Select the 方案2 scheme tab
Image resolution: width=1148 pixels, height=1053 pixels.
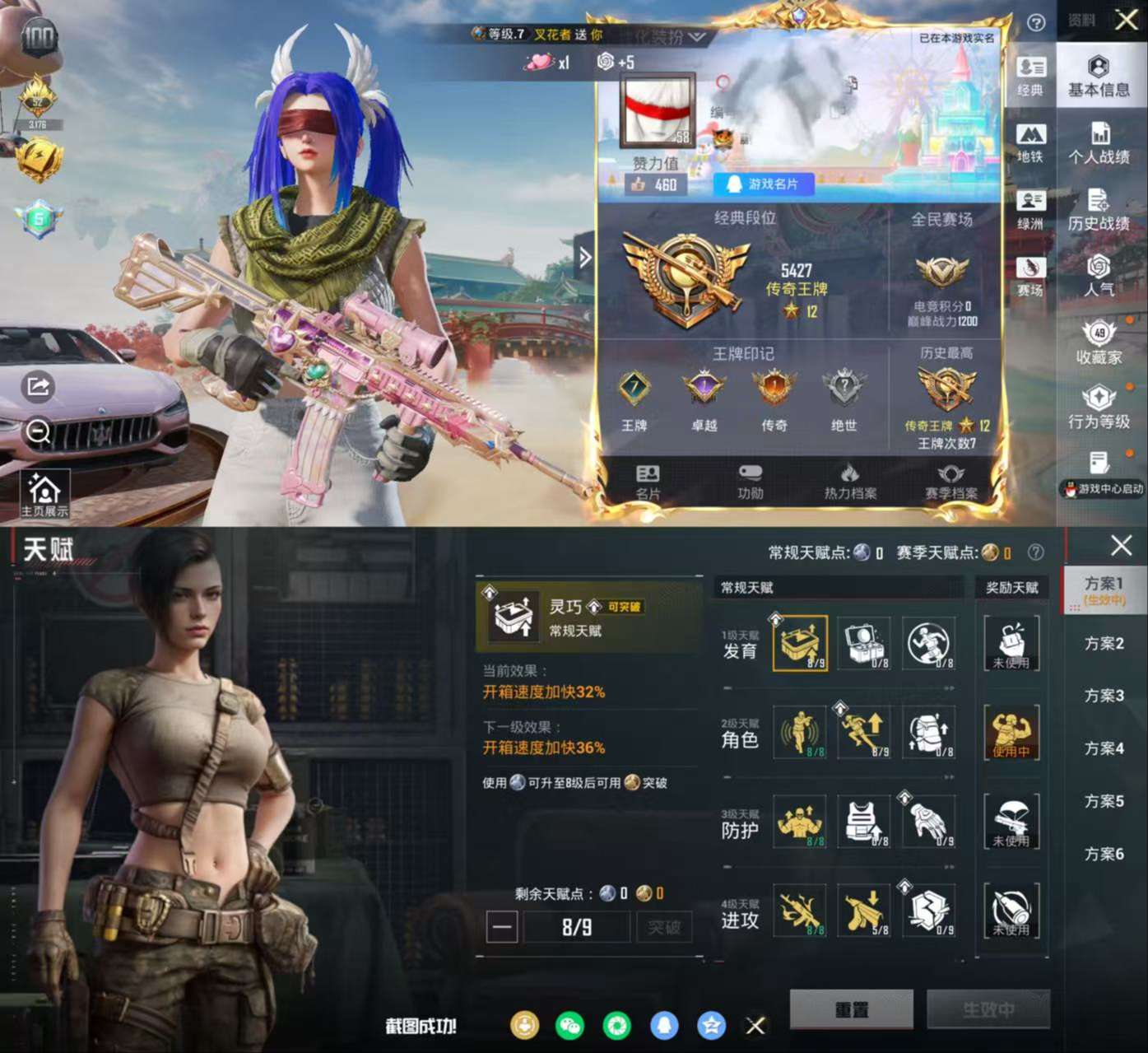tap(1106, 642)
